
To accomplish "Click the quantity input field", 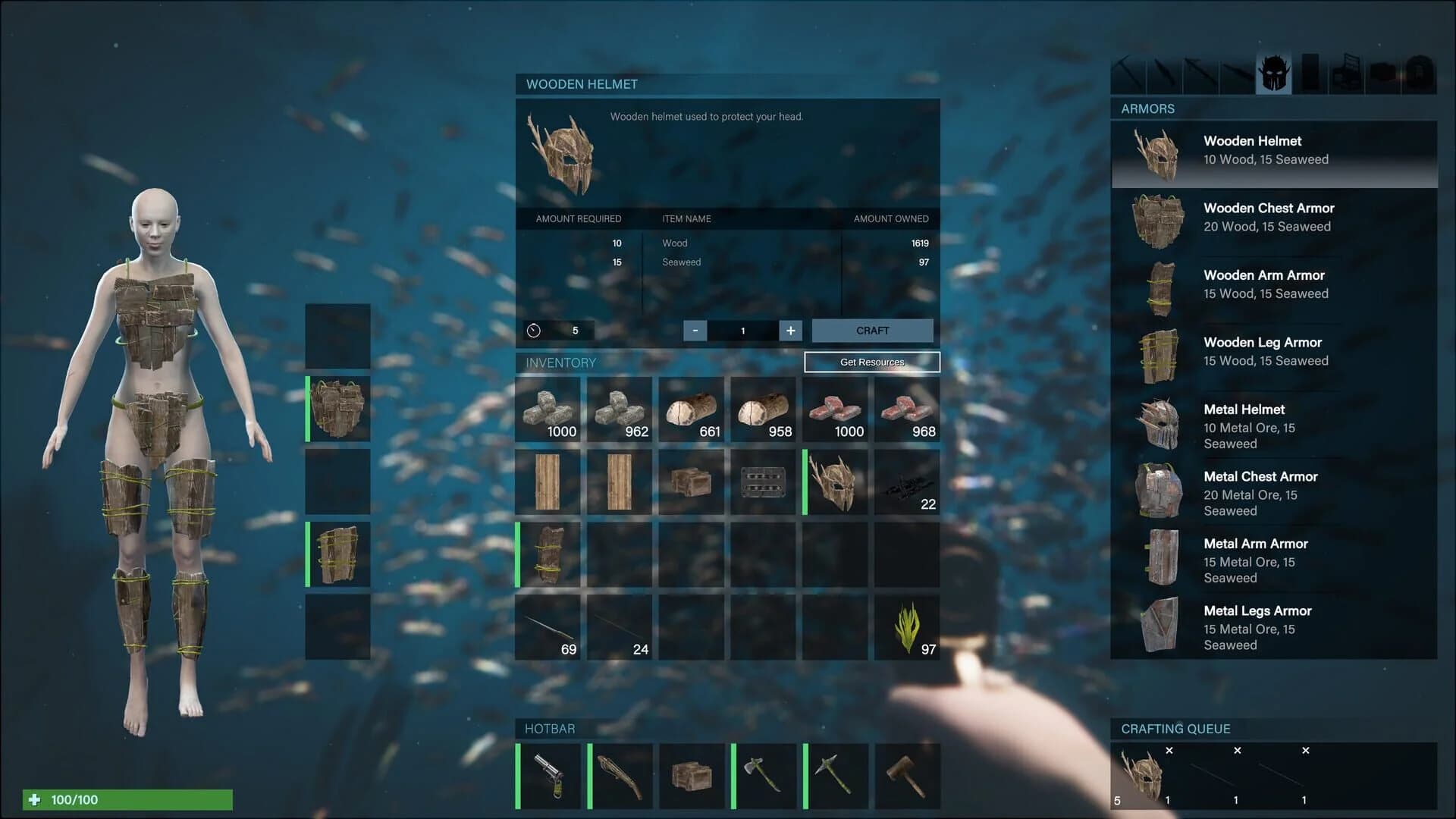I will tap(742, 331).
